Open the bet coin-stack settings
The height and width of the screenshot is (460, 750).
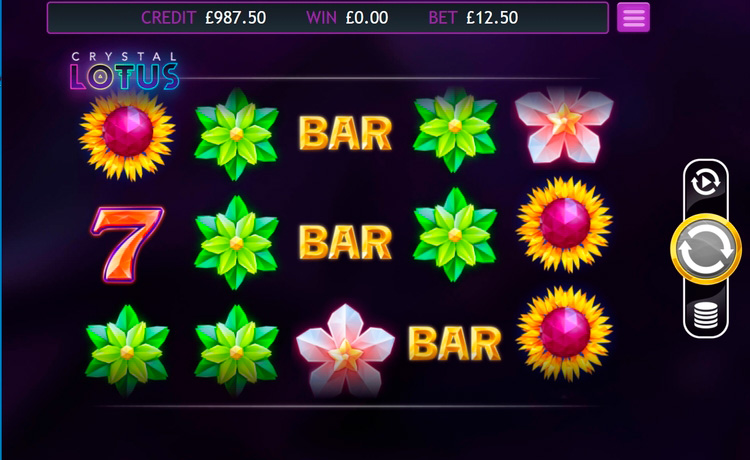tap(705, 317)
